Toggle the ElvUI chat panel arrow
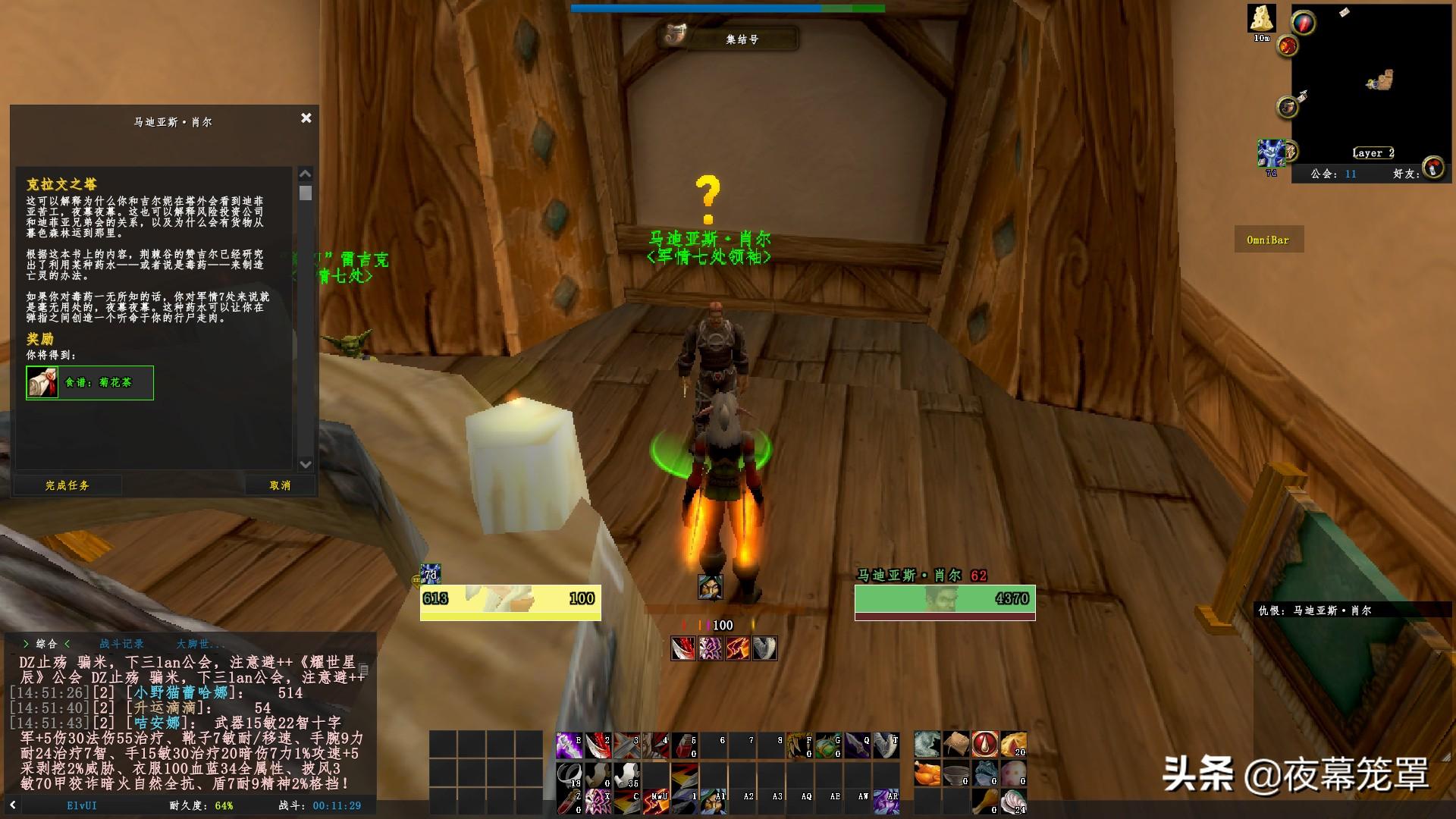The image size is (1456, 819). (13, 805)
